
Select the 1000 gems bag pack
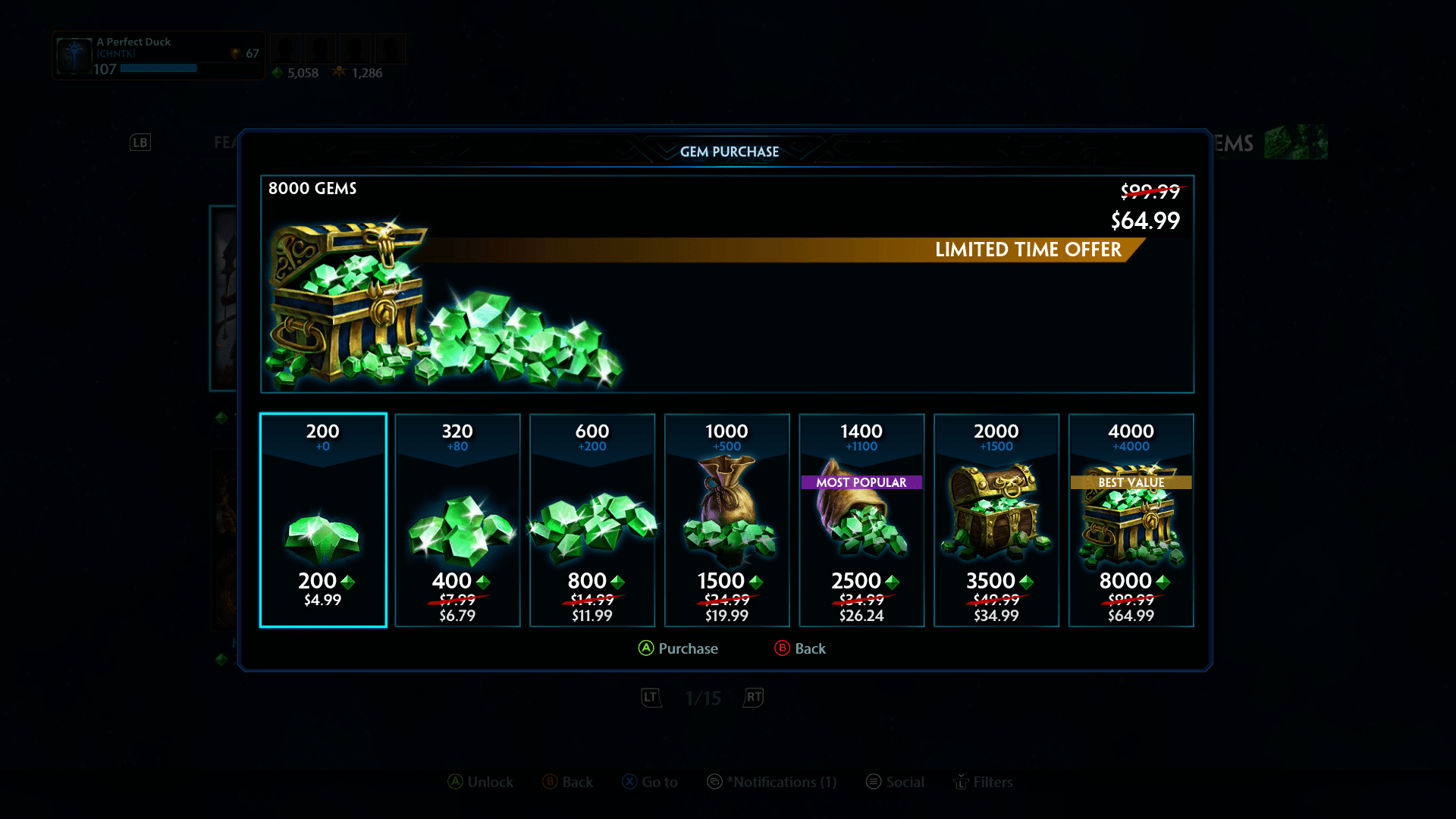[x=726, y=519]
